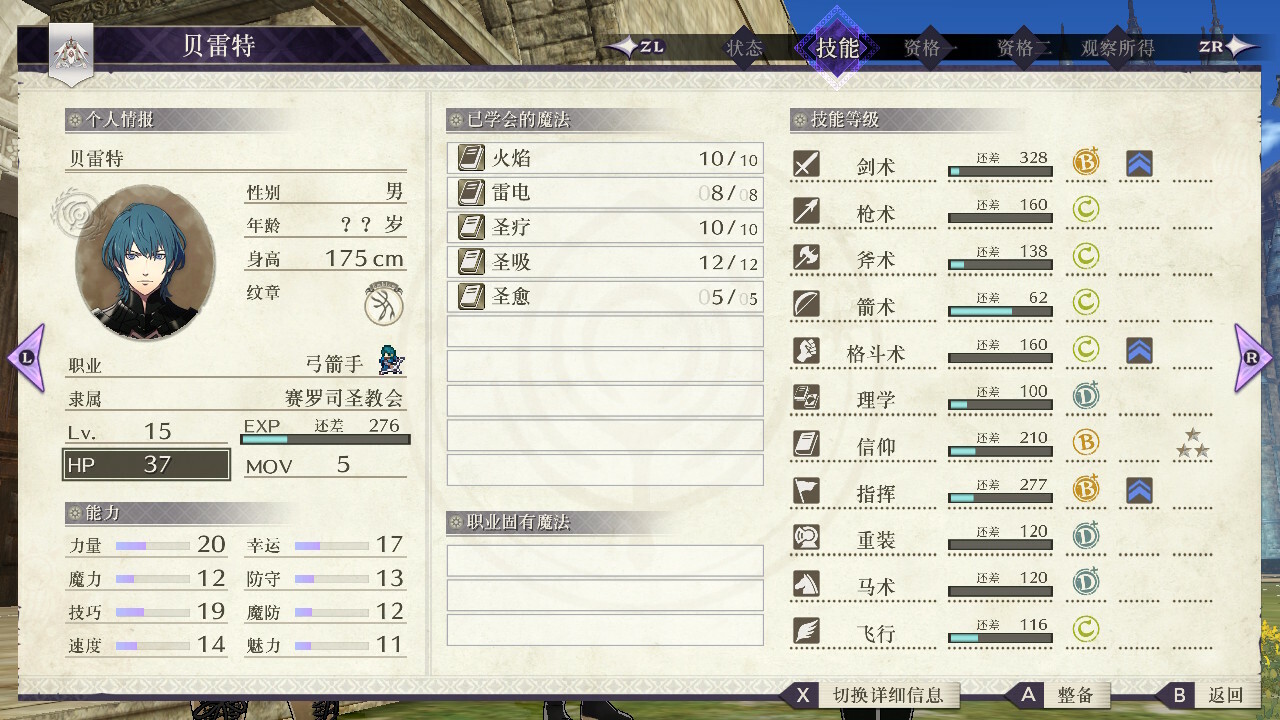
Task: Choose the 雷电 spell row
Action: pyautogui.click(x=604, y=193)
